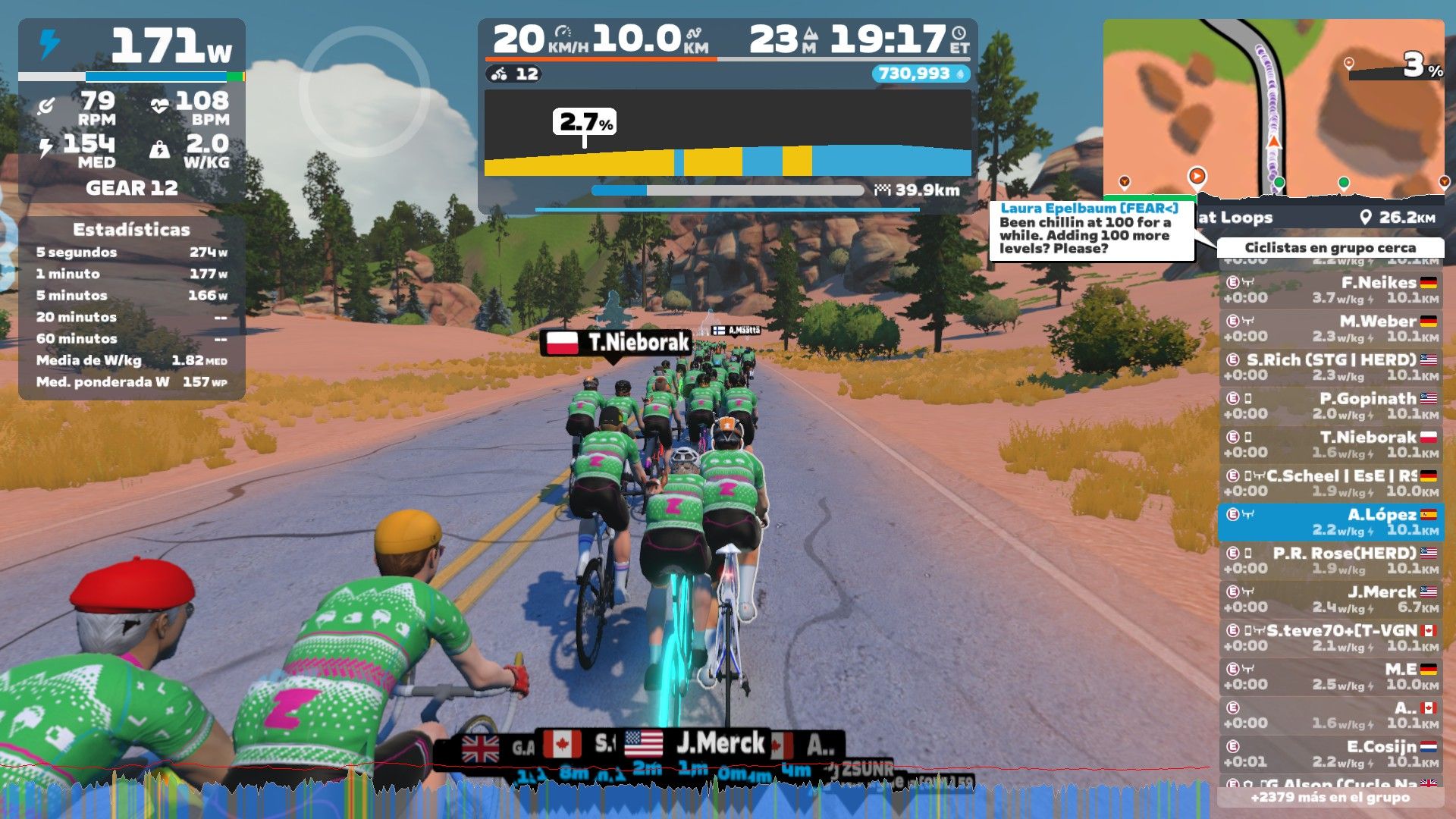Select the highlighted A.López rider row
Image resolution: width=1456 pixels, height=819 pixels.
(x=1331, y=522)
